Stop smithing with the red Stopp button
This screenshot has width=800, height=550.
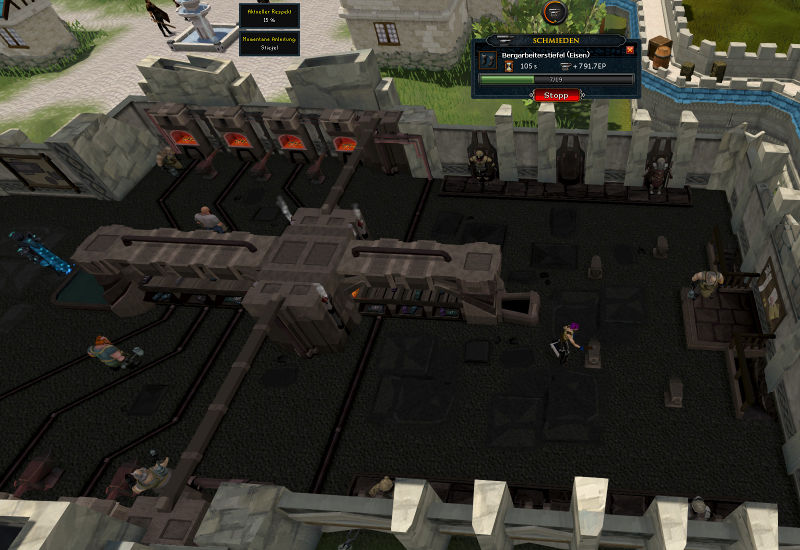pos(555,95)
